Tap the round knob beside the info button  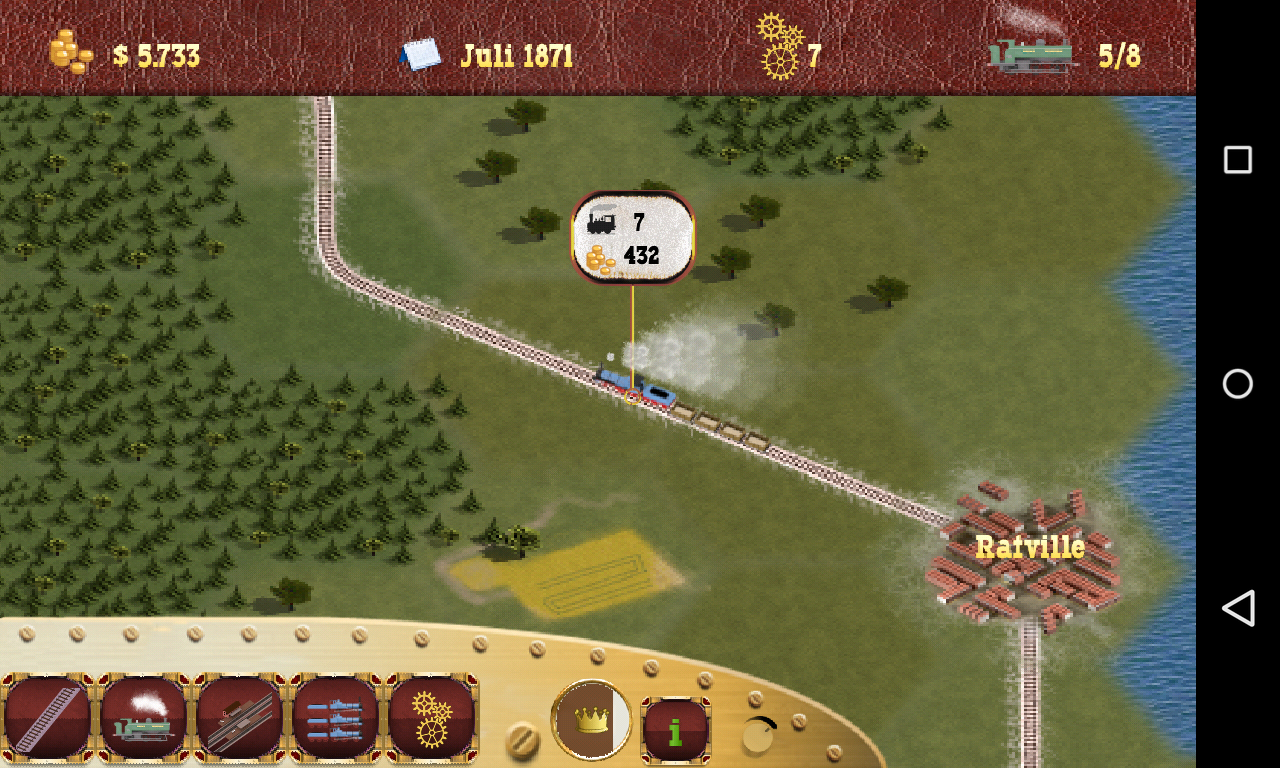tap(758, 736)
